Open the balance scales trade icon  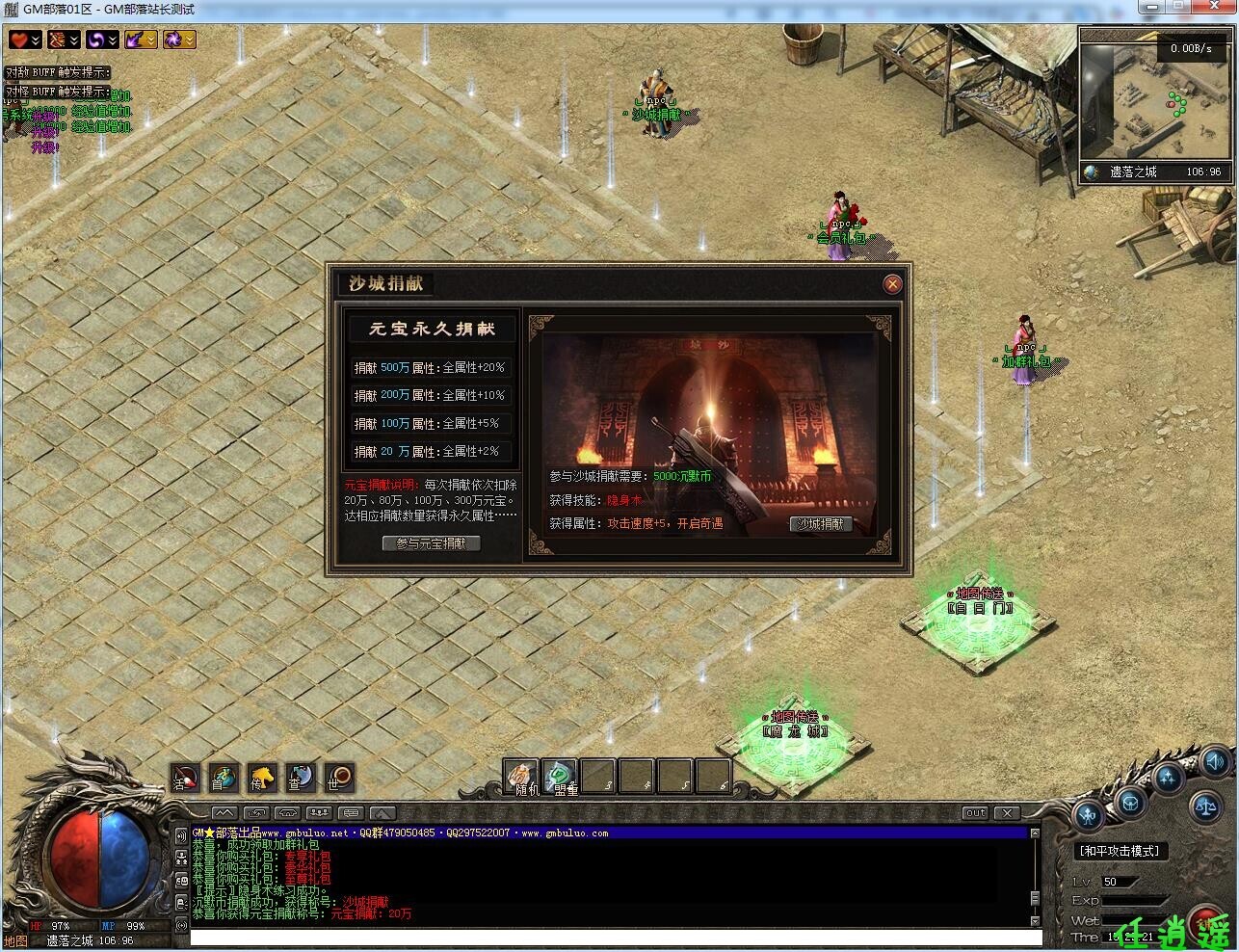click(x=1204, y=806)
